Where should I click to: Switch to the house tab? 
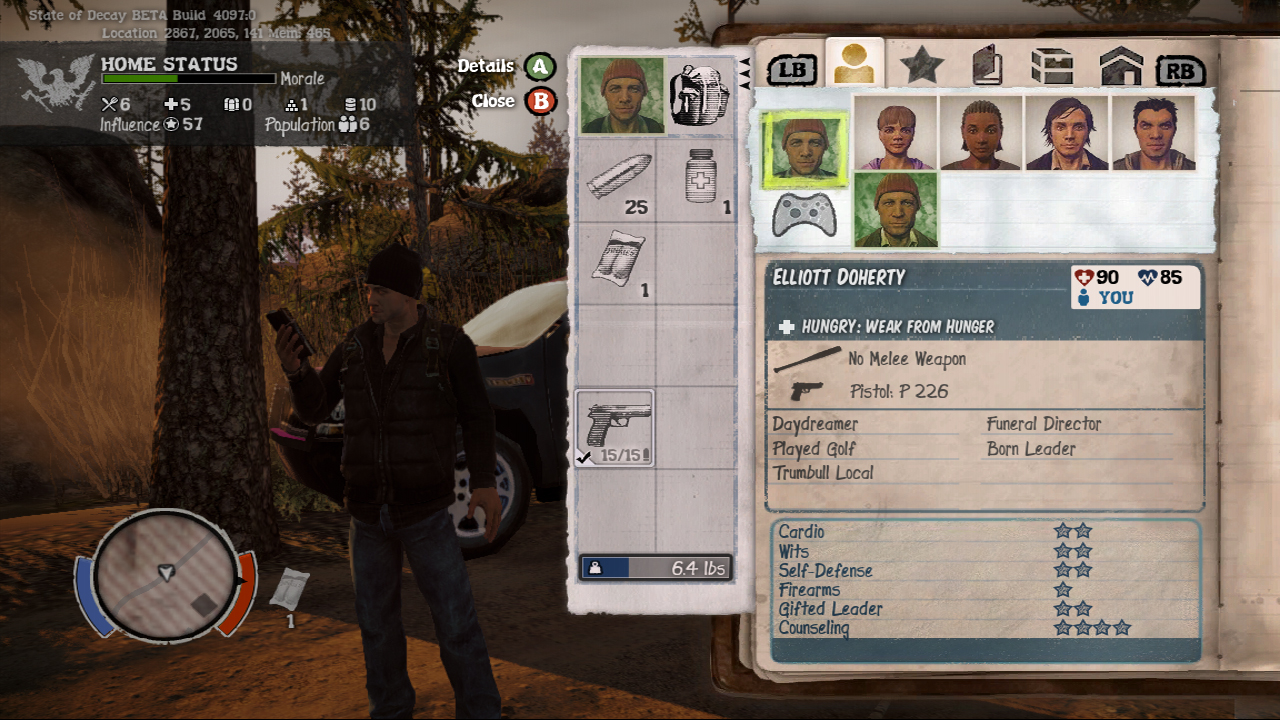point(1120,67)
